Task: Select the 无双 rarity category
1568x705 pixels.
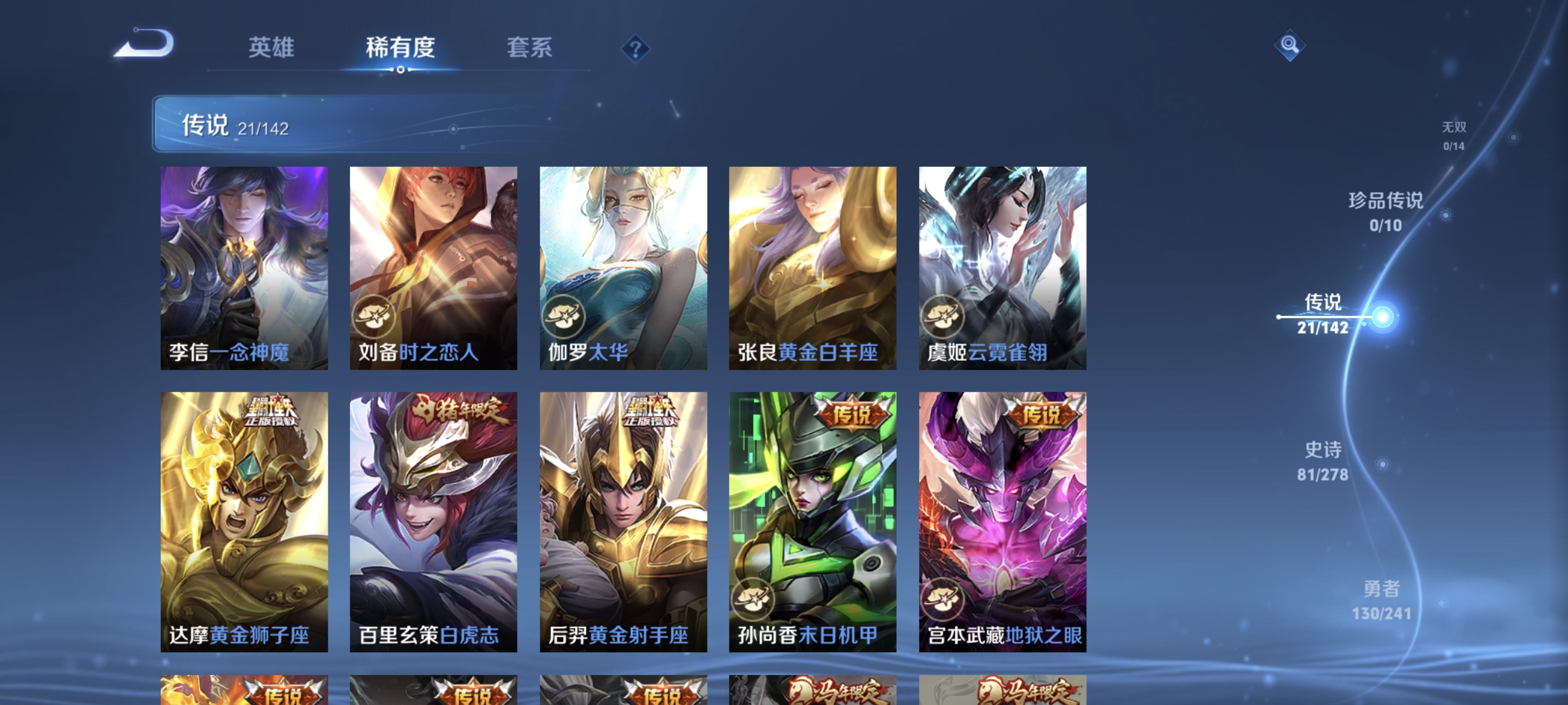Action: (x=1455, y=135)
